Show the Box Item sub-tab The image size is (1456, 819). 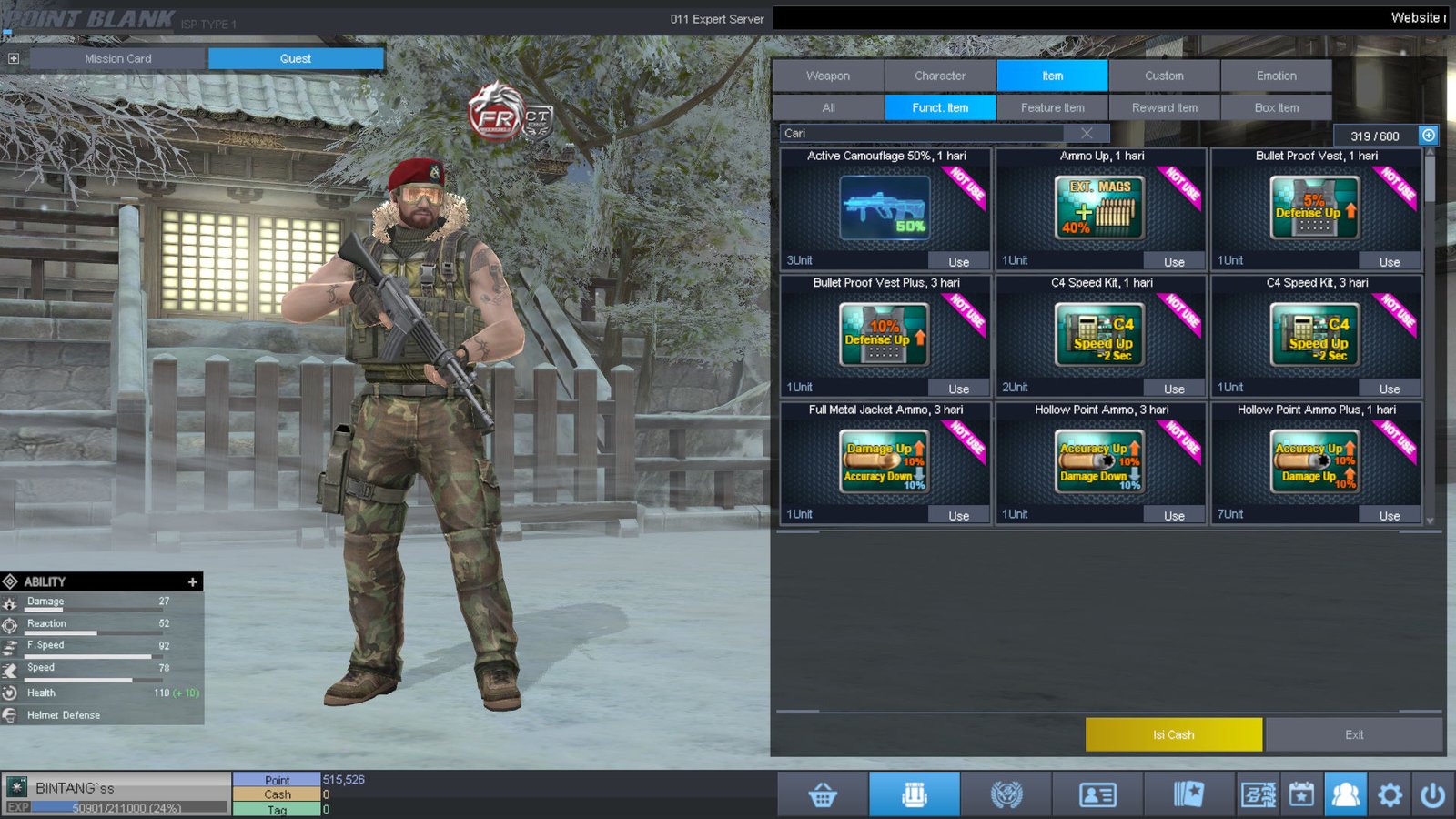click(1276, 107)
